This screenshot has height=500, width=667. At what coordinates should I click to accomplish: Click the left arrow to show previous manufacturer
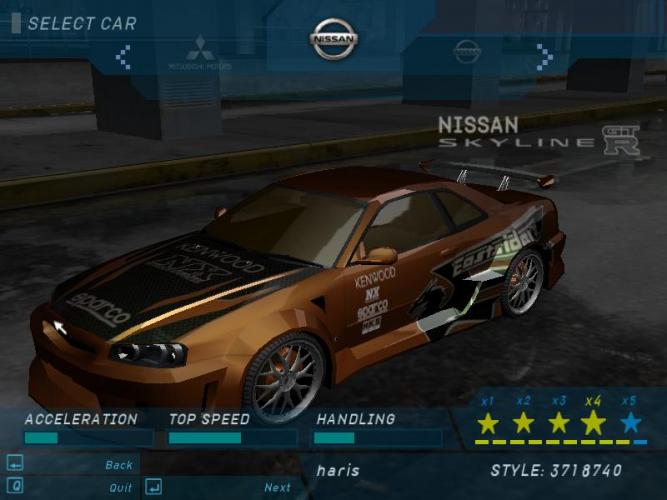[x=123, y=56]
